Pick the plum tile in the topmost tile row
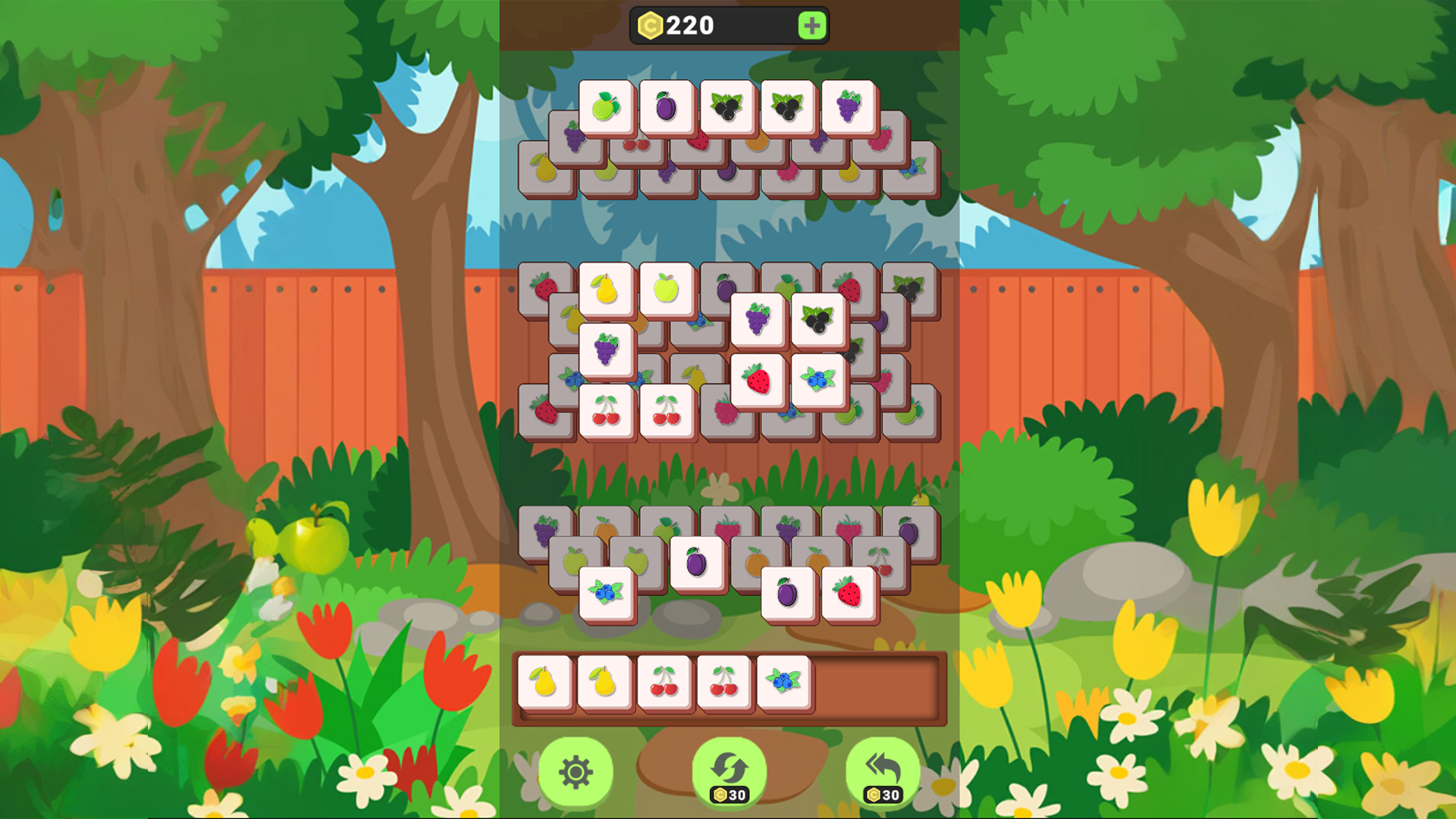 pyautogui.click(x=664, y=105)
